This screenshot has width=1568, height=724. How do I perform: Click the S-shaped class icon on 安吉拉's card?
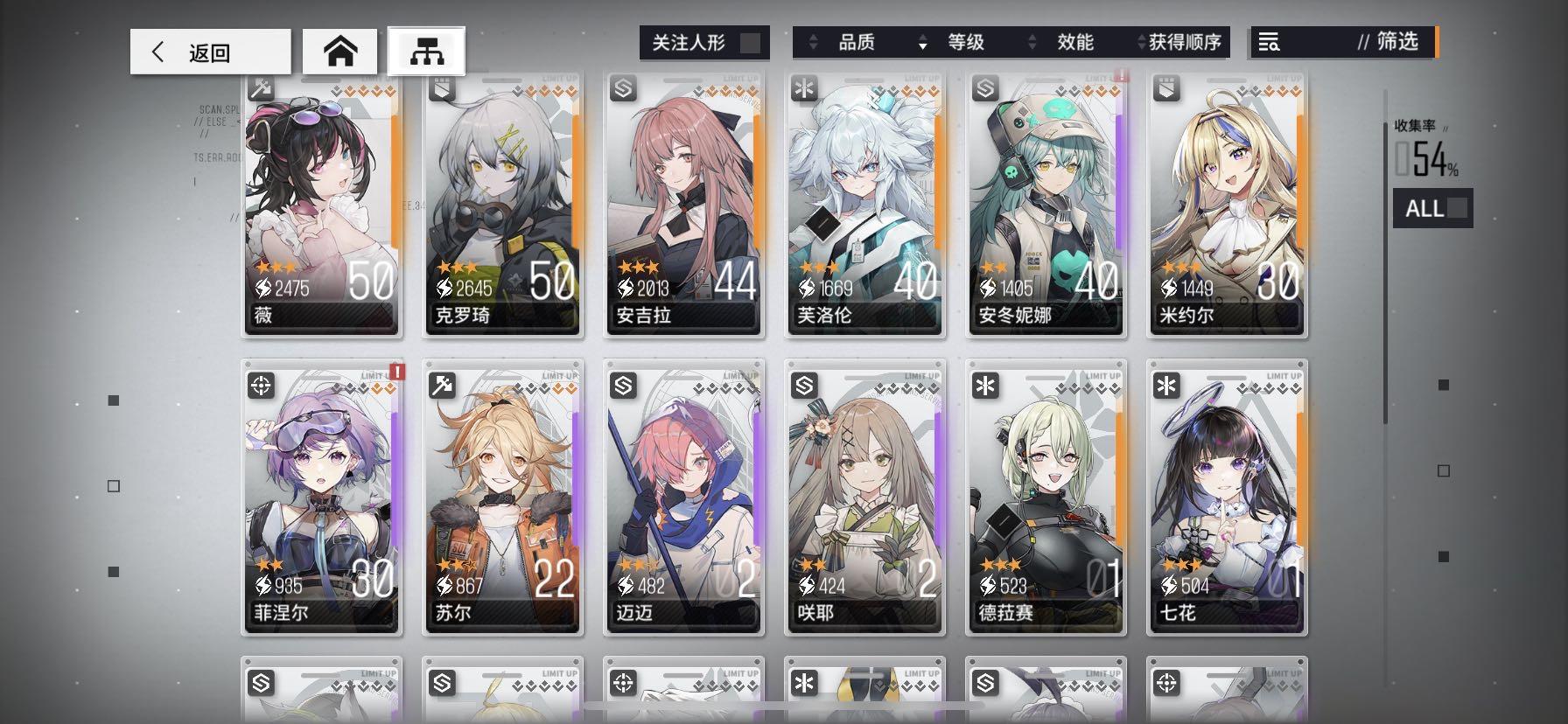(623, 87)
